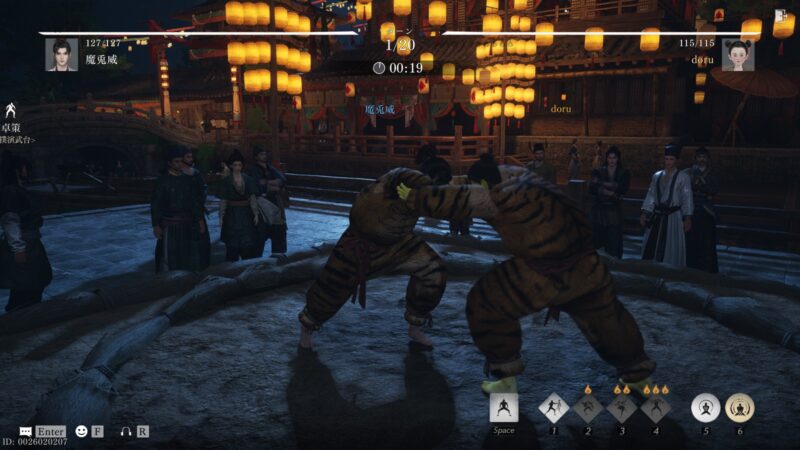Select the doru opponent portrait
This screenshot has height=450, width=800.
(738, 54)
